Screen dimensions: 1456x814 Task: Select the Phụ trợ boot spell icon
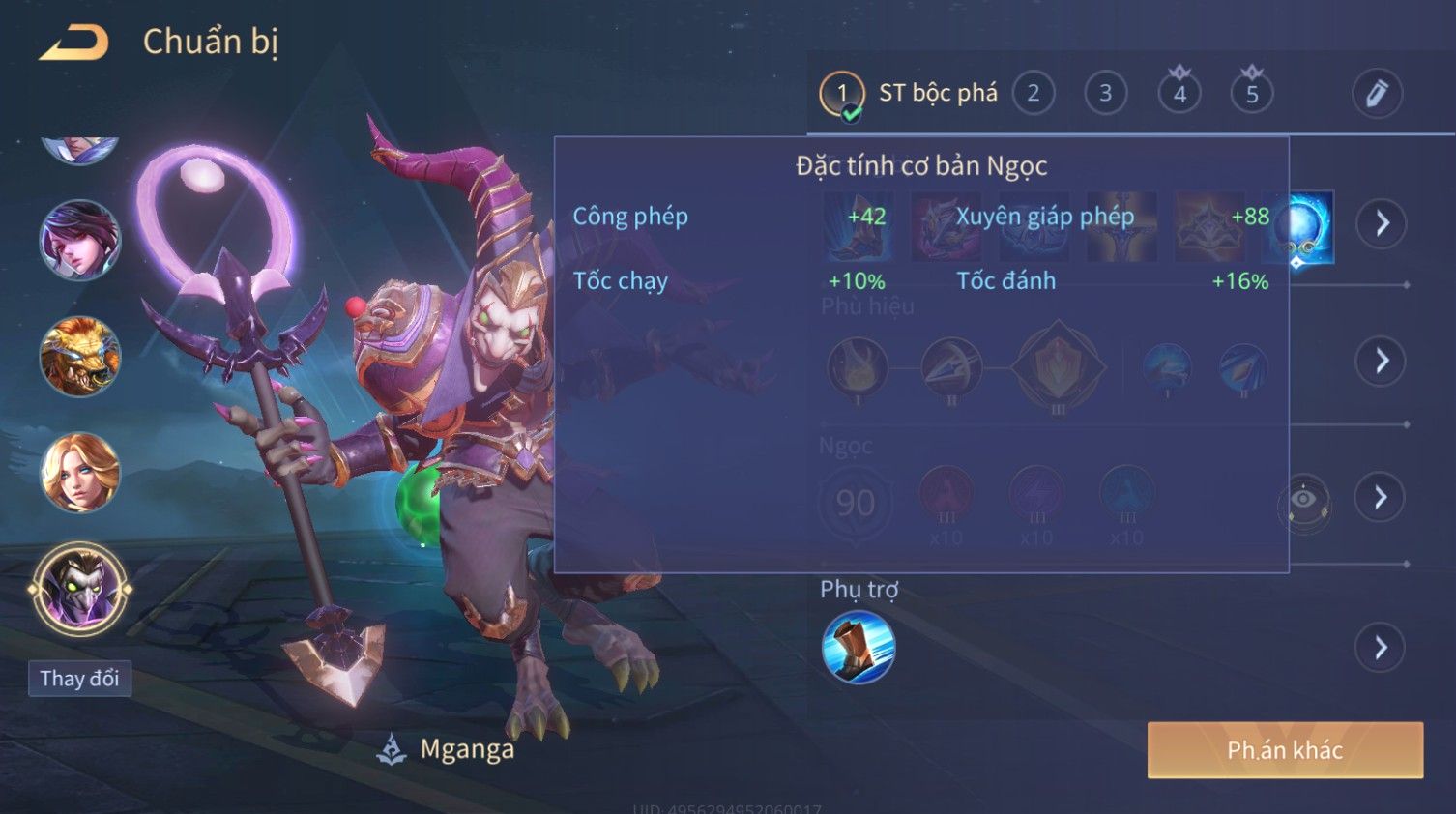coord(858,648)
